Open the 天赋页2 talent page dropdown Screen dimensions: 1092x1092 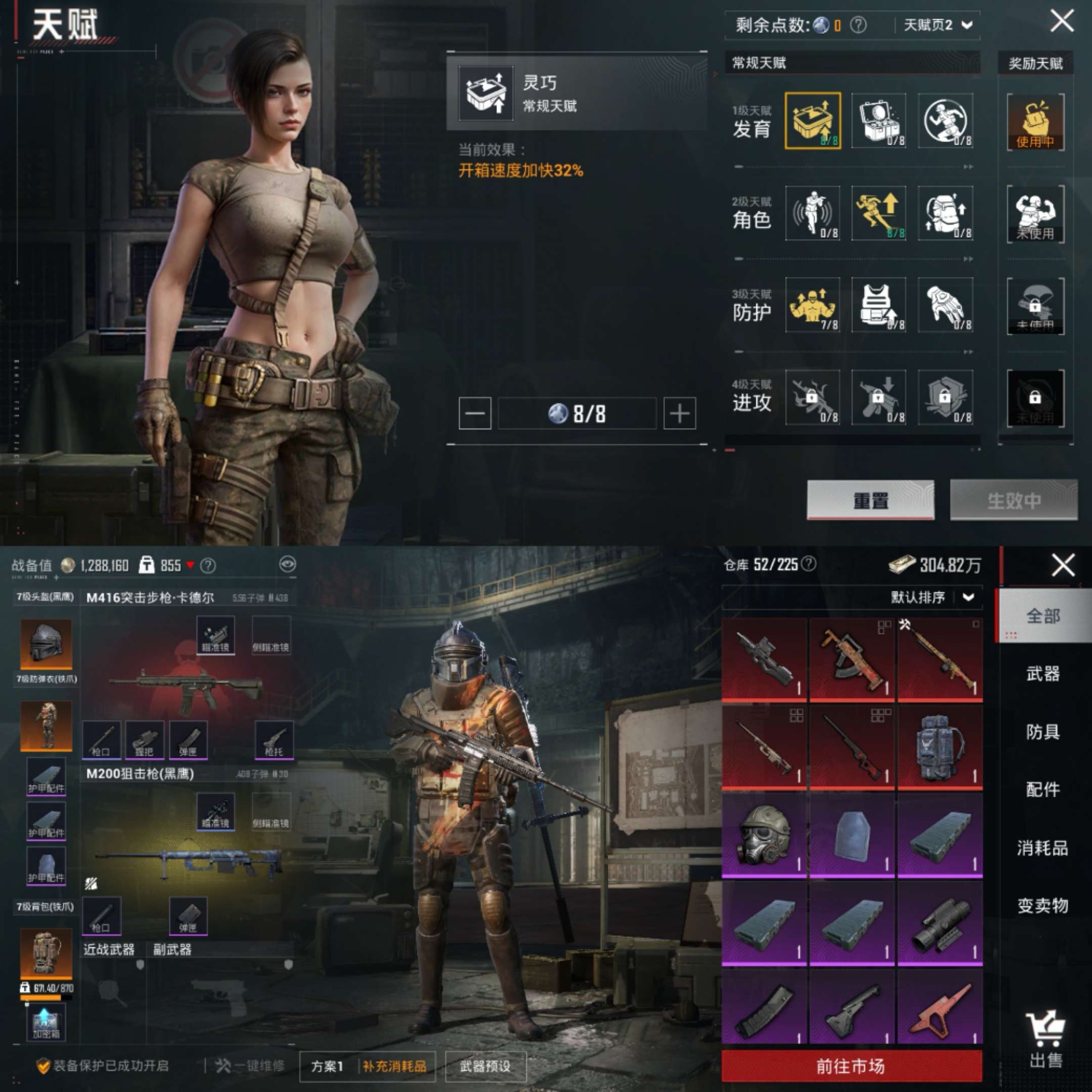[x=938, y=25]
